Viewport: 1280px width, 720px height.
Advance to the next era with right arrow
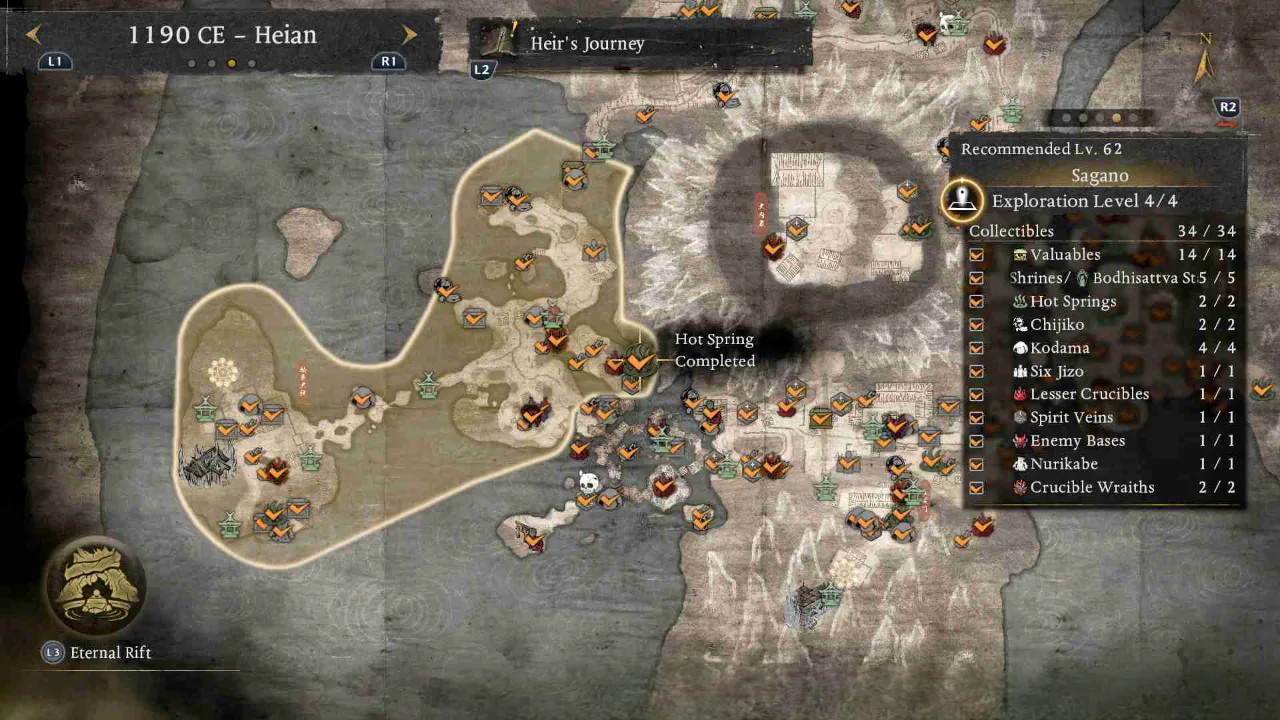409,35
